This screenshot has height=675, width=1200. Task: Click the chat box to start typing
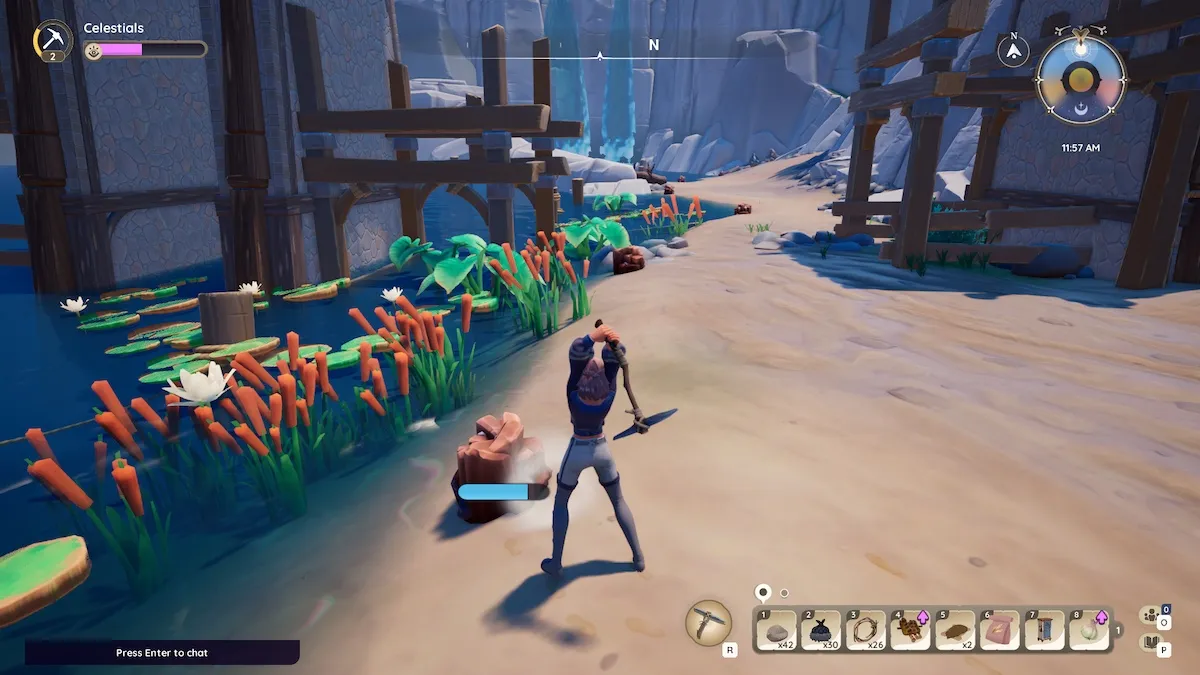click(x=162, y=653)
